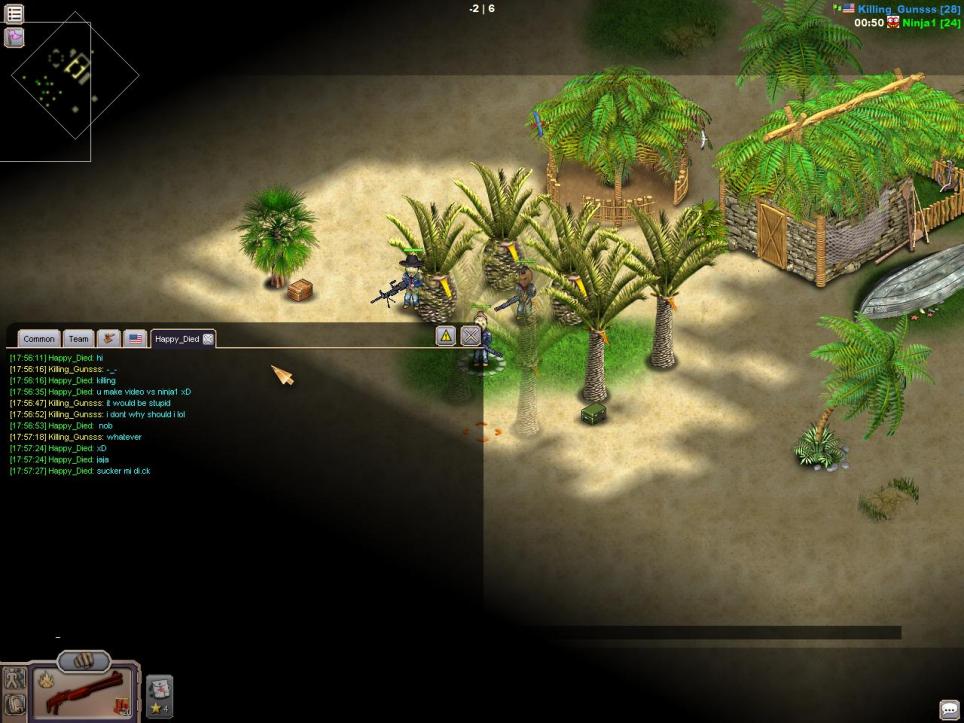Click on the diamond-shaped minimap

point(74,76)
